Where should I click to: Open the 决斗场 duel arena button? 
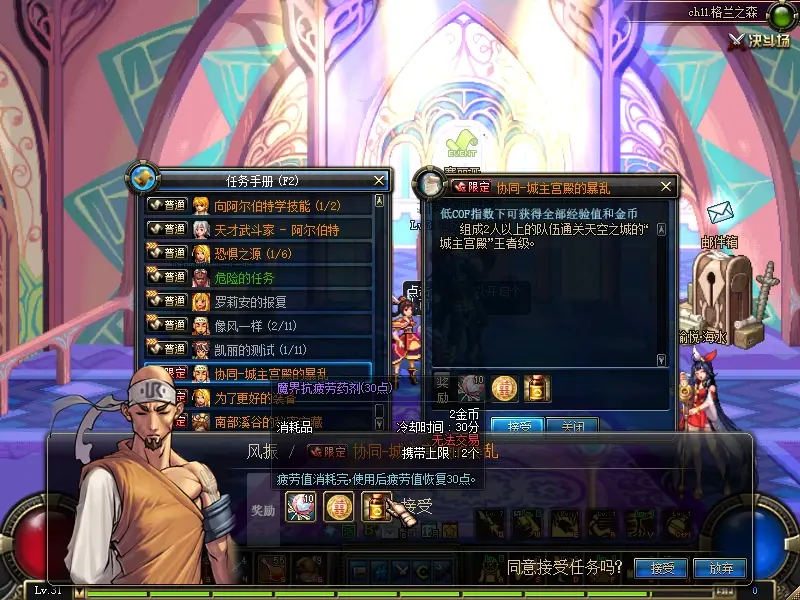point(759,40)
